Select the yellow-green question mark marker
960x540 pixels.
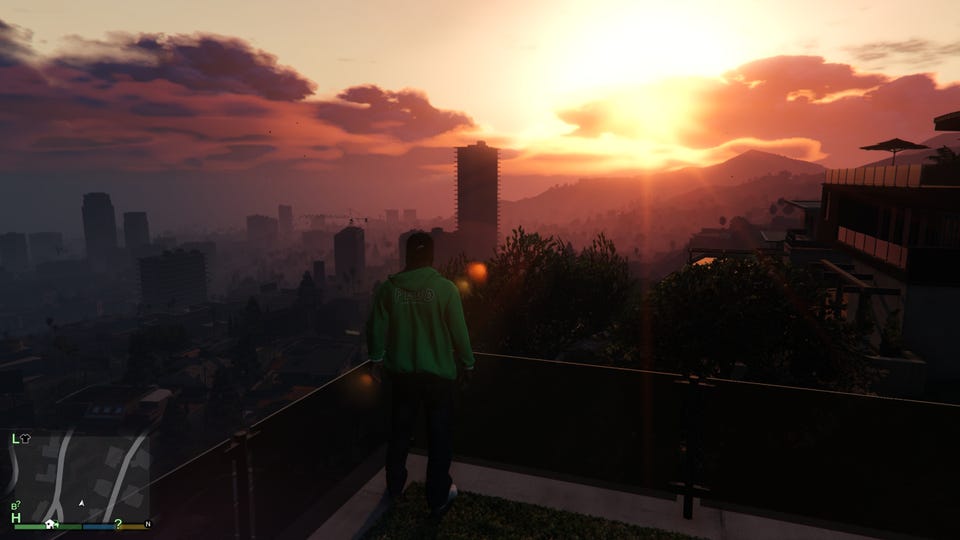click(118, 523)
